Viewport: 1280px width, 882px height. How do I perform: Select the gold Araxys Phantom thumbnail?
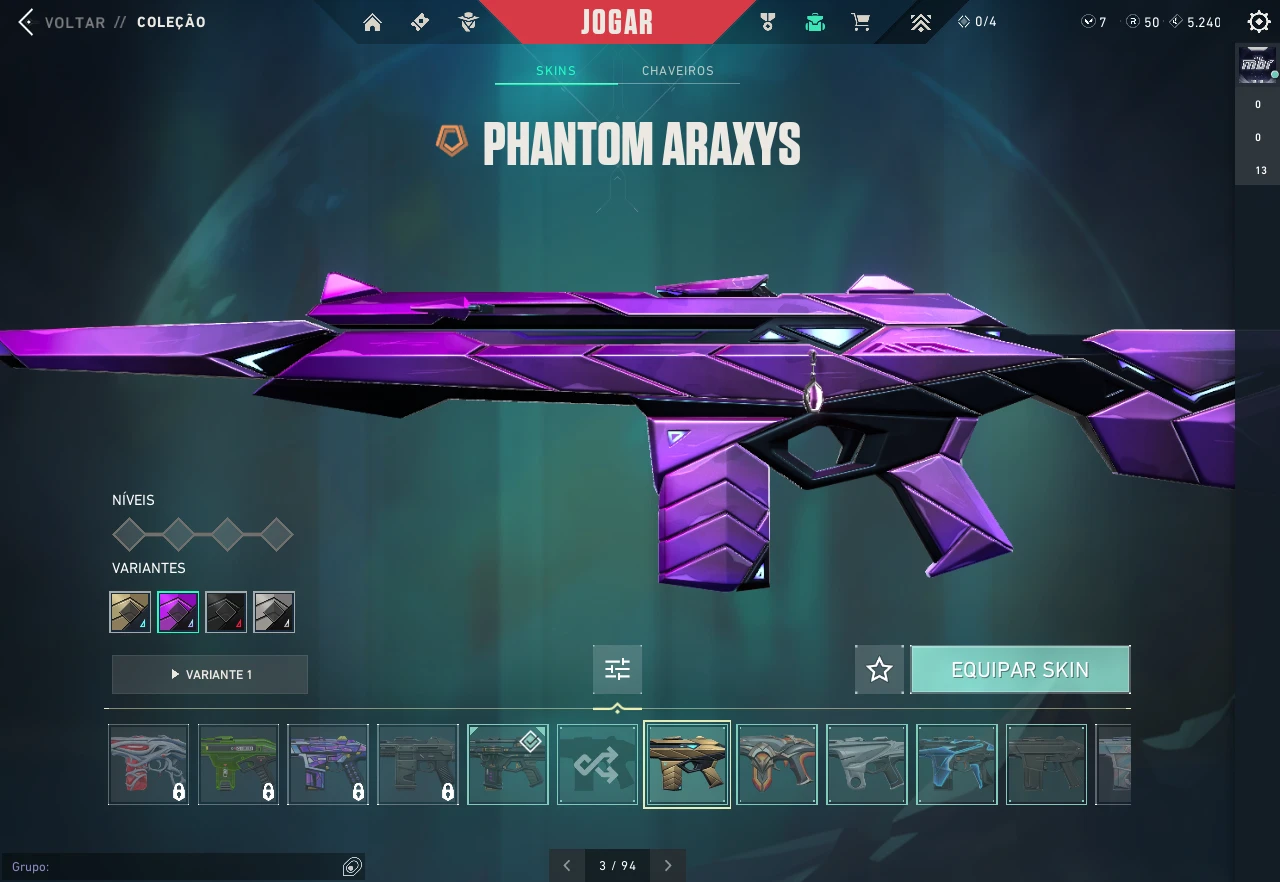[x=687, y=764]
